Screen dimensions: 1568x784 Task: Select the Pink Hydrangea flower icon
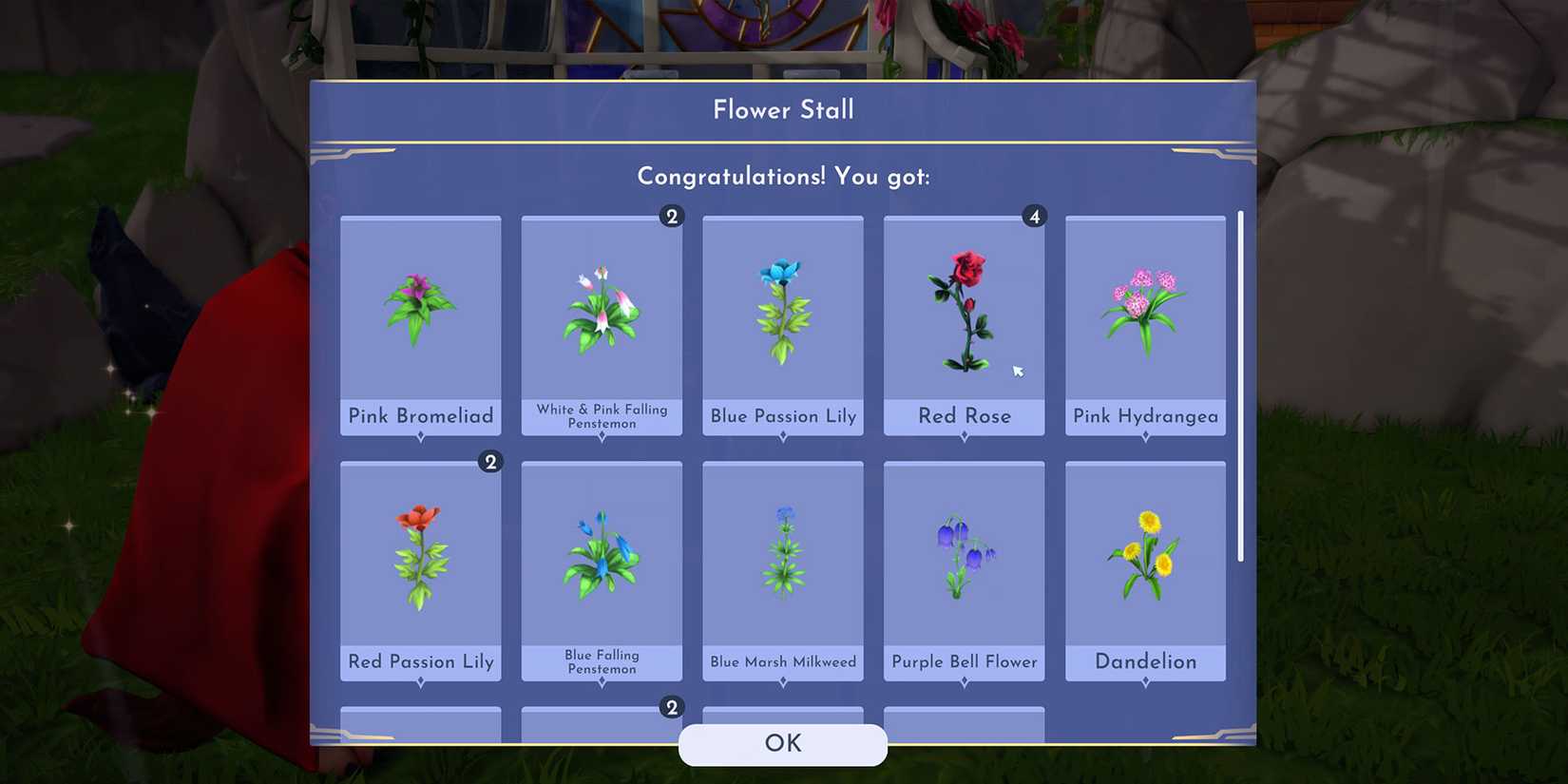coord(1144,304)
